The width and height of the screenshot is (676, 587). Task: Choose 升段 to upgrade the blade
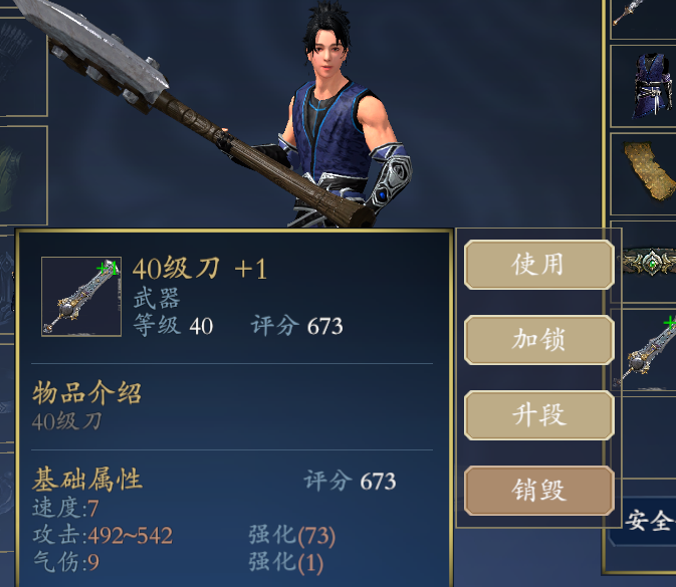pos(539,415)
